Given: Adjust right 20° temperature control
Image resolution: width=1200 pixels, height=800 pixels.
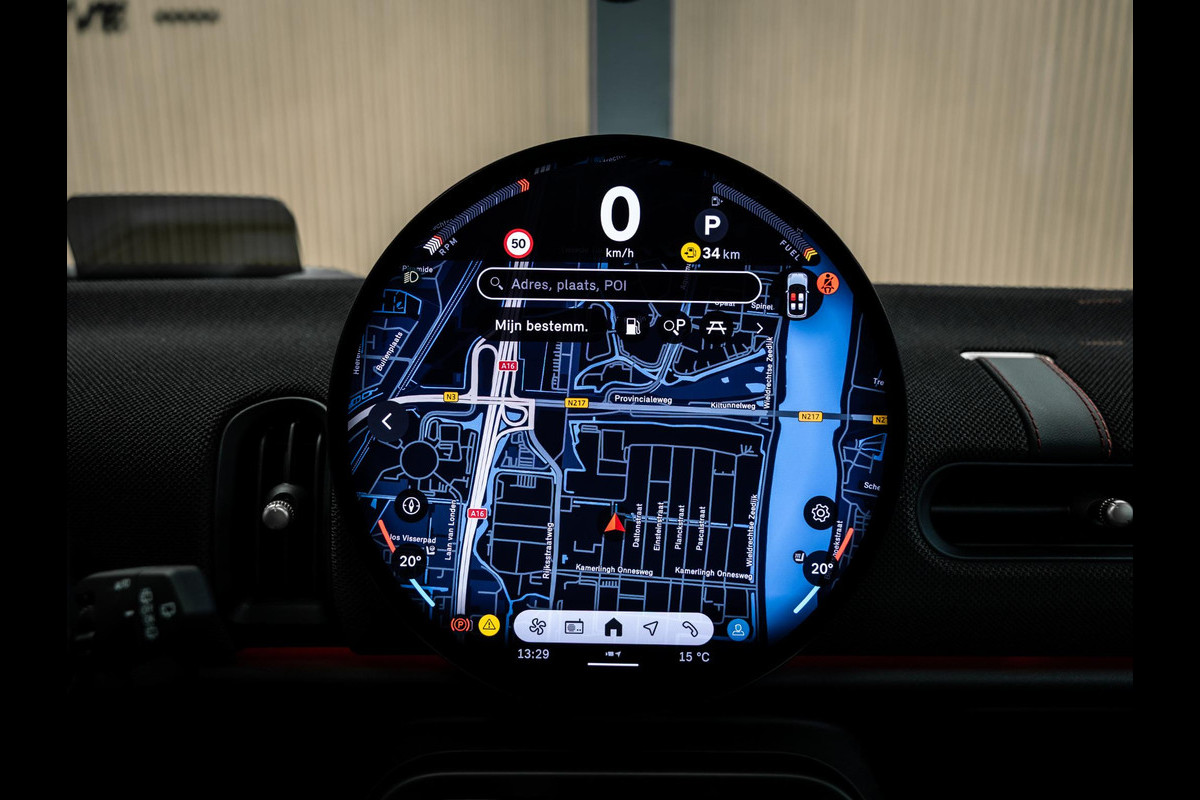Looking at the screenshot, I should pos(821,568).
